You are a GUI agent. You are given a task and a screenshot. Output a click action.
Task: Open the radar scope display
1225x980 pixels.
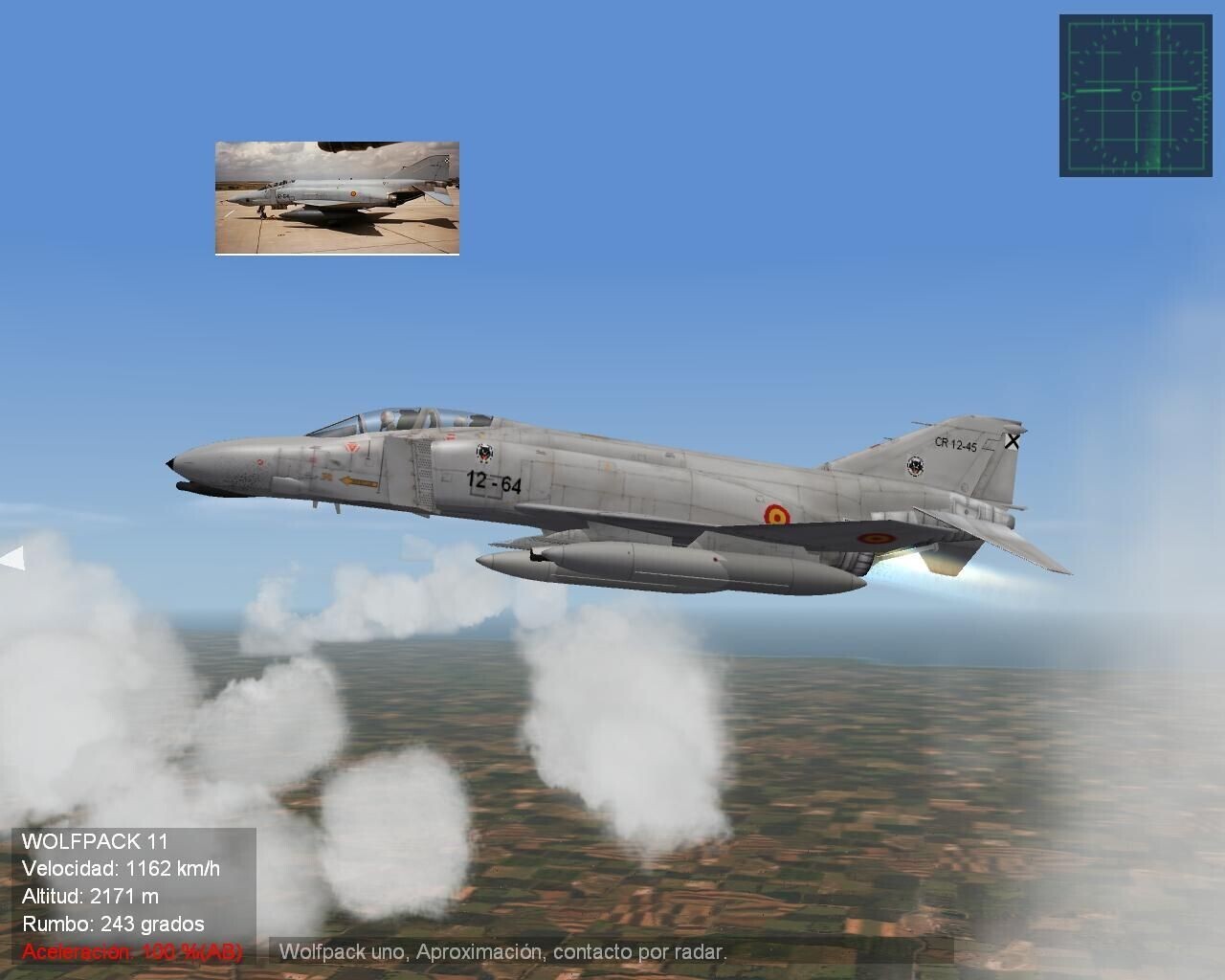point(1134,96)
